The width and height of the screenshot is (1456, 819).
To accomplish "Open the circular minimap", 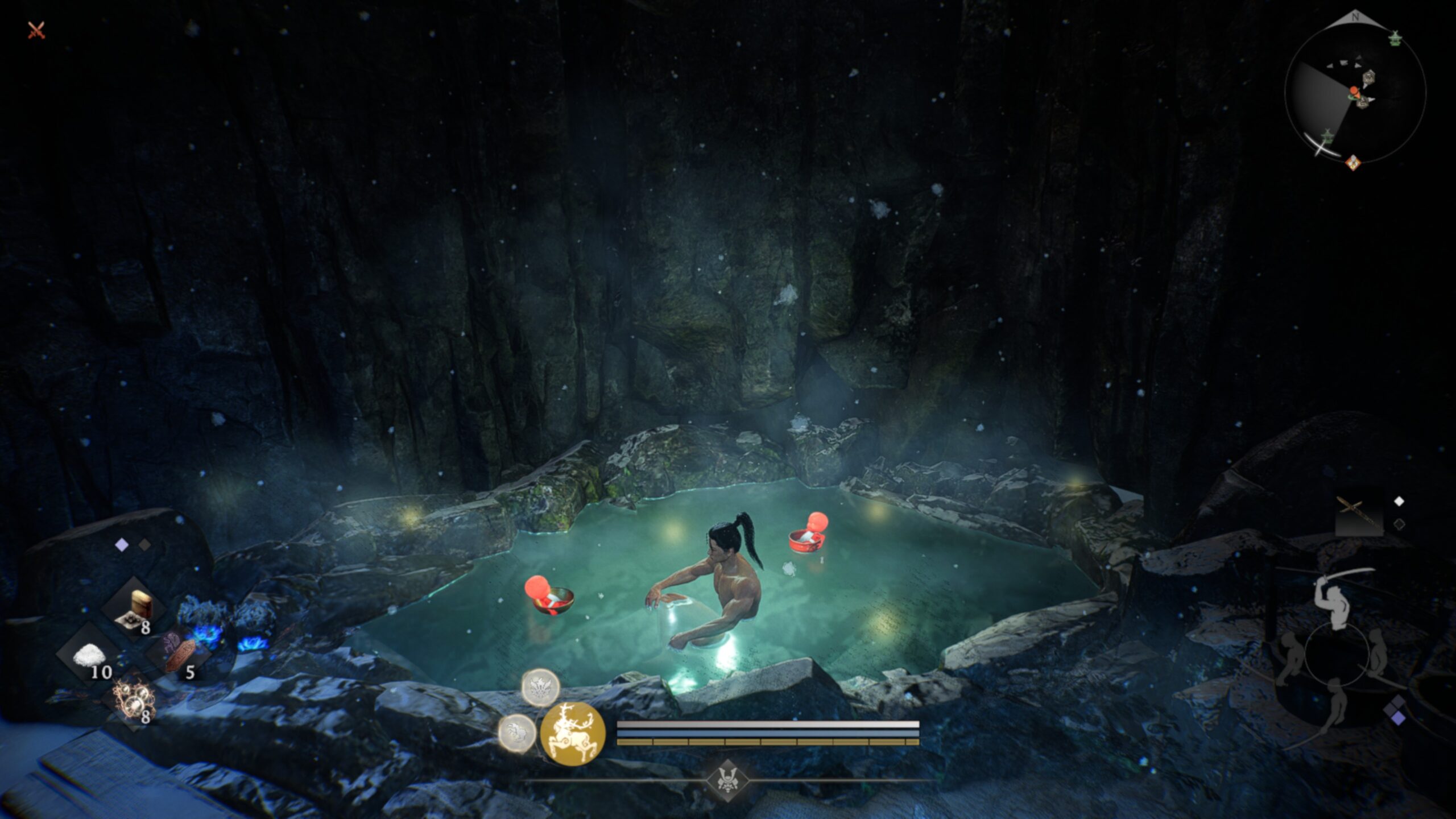I will click(x=1355, y=93).
